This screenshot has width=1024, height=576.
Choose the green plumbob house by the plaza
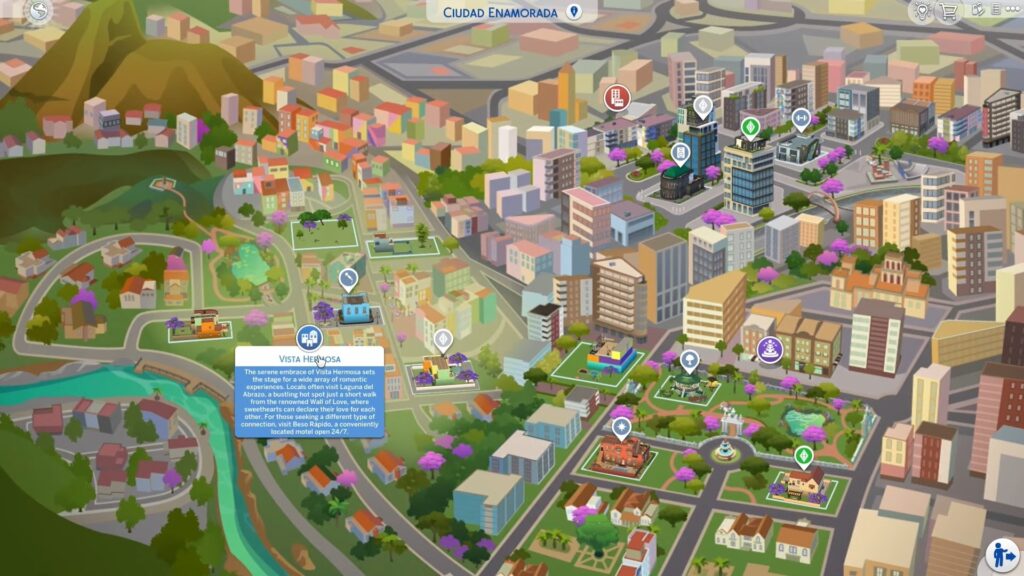coord(803,457)
